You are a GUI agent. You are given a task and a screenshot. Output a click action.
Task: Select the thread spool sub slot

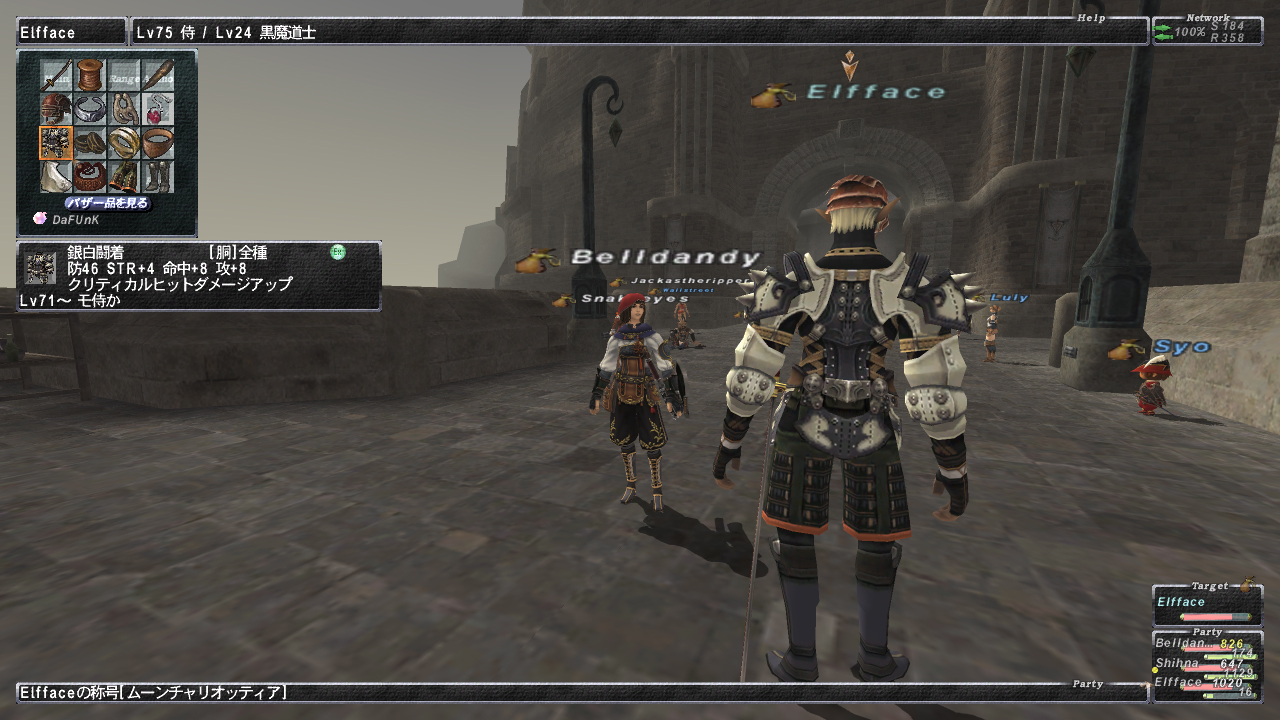click(x=90, y=75)
